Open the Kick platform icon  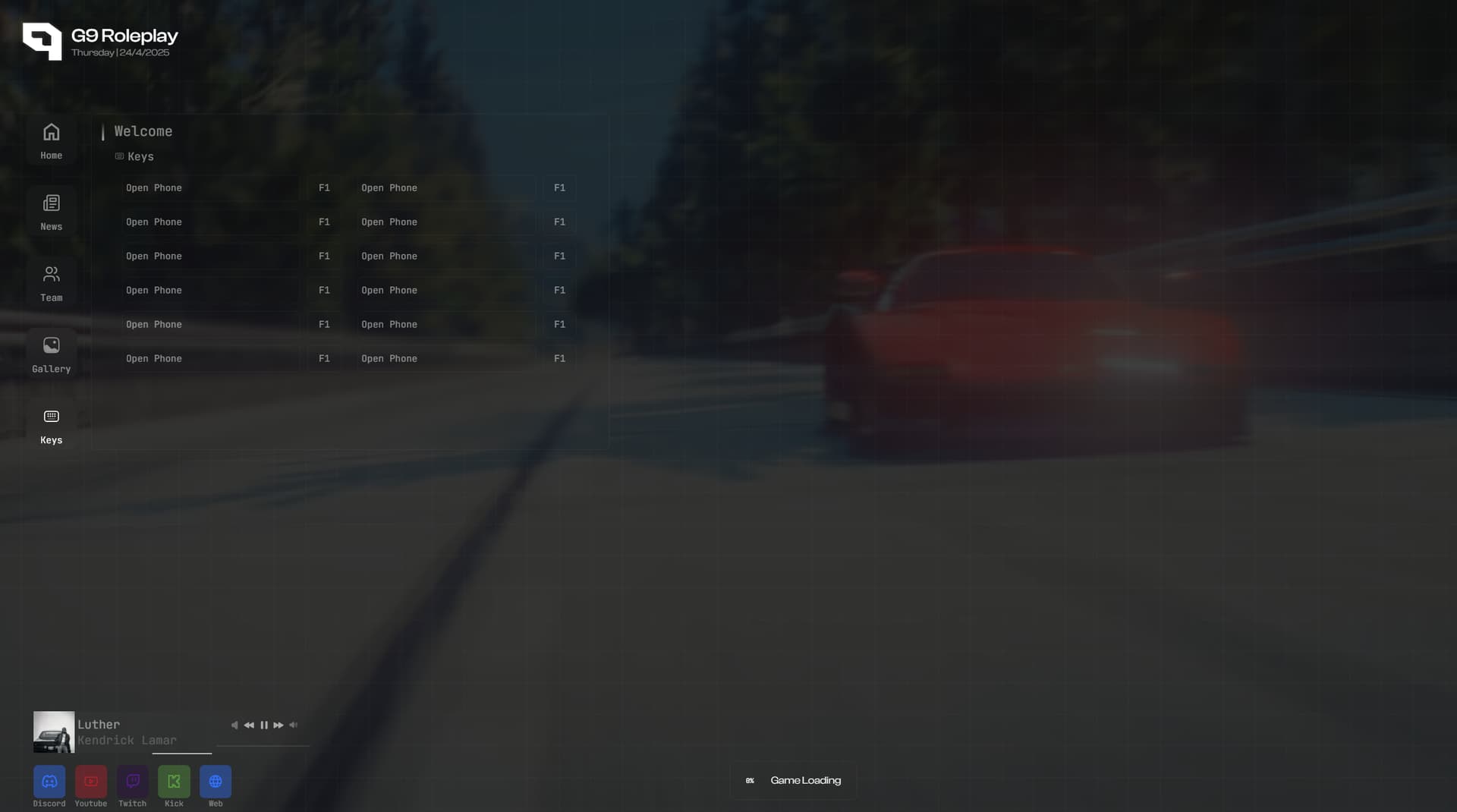coord(174,781)
